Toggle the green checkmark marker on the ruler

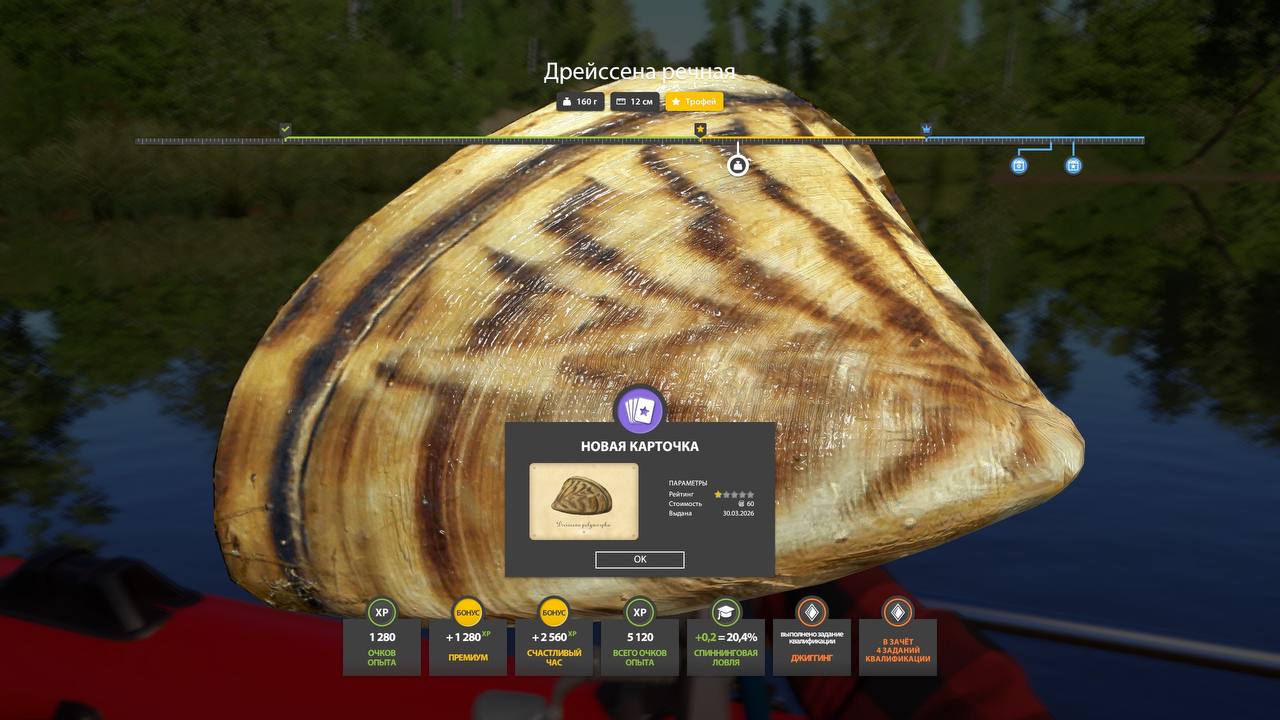coord(284,129)
